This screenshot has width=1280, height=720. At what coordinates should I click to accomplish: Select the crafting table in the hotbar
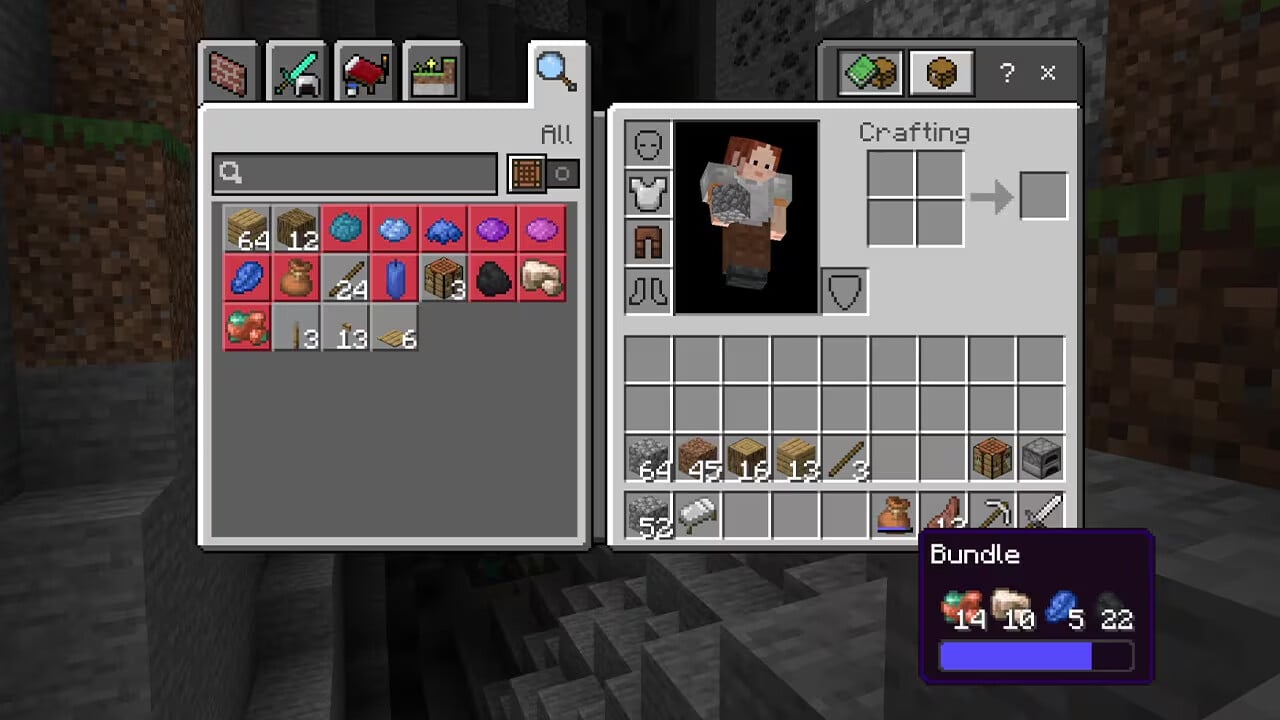click(993, 459)
